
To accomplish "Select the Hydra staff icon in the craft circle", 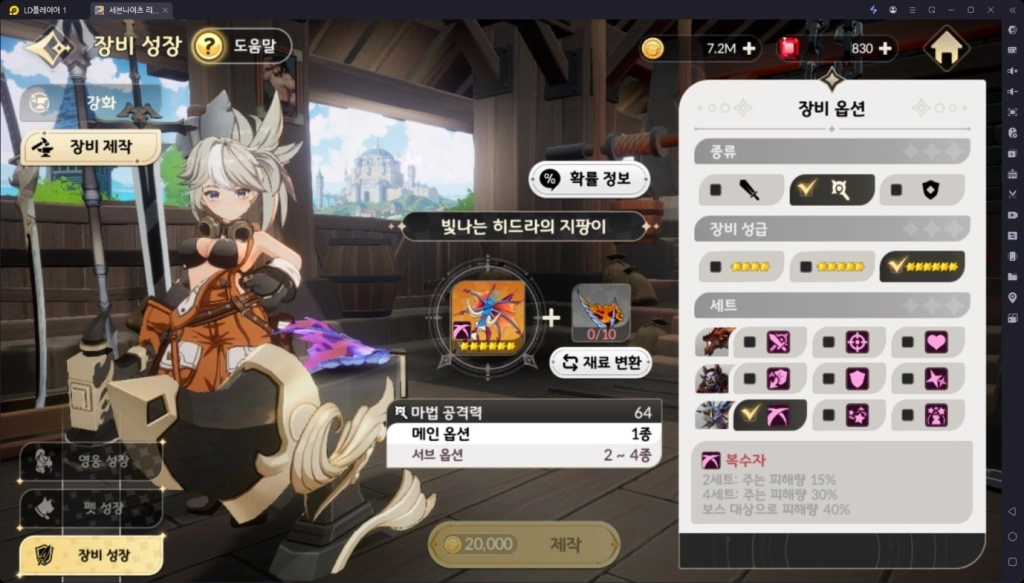I will pos(487,311).
